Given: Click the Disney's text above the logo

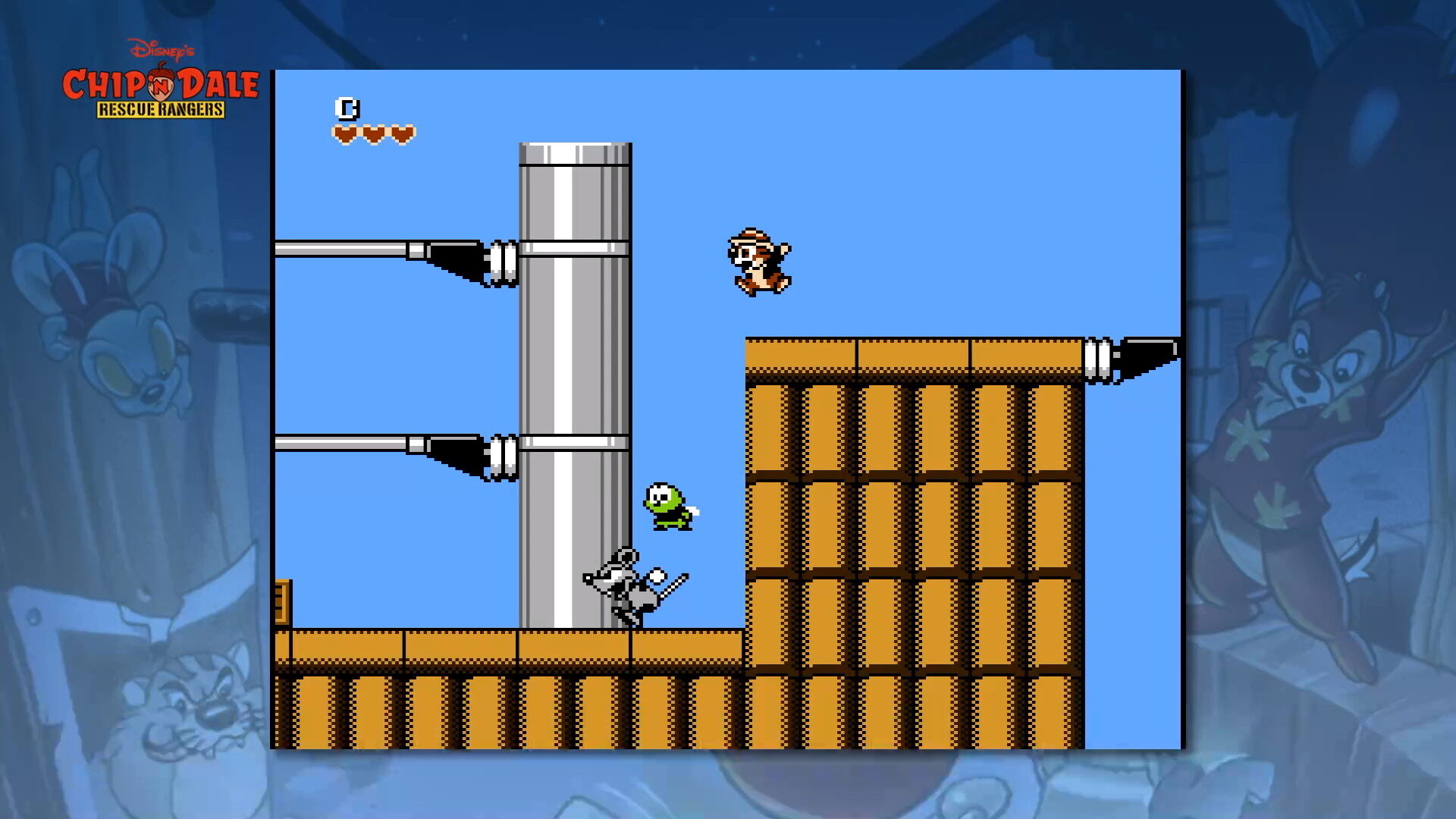Looking at the screenshot, I should (162, 47).
